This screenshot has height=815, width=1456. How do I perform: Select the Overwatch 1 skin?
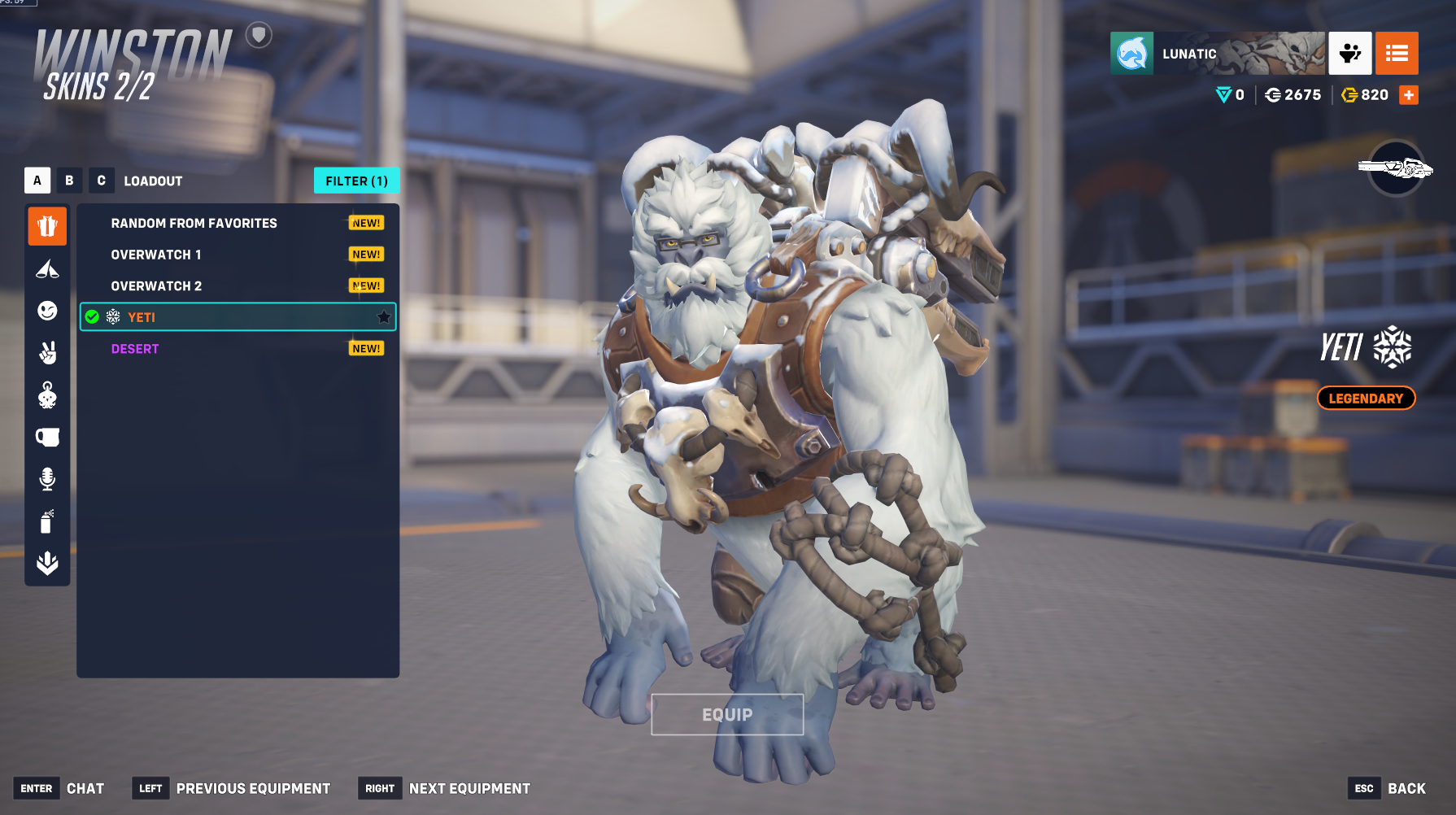click(155, 255)
